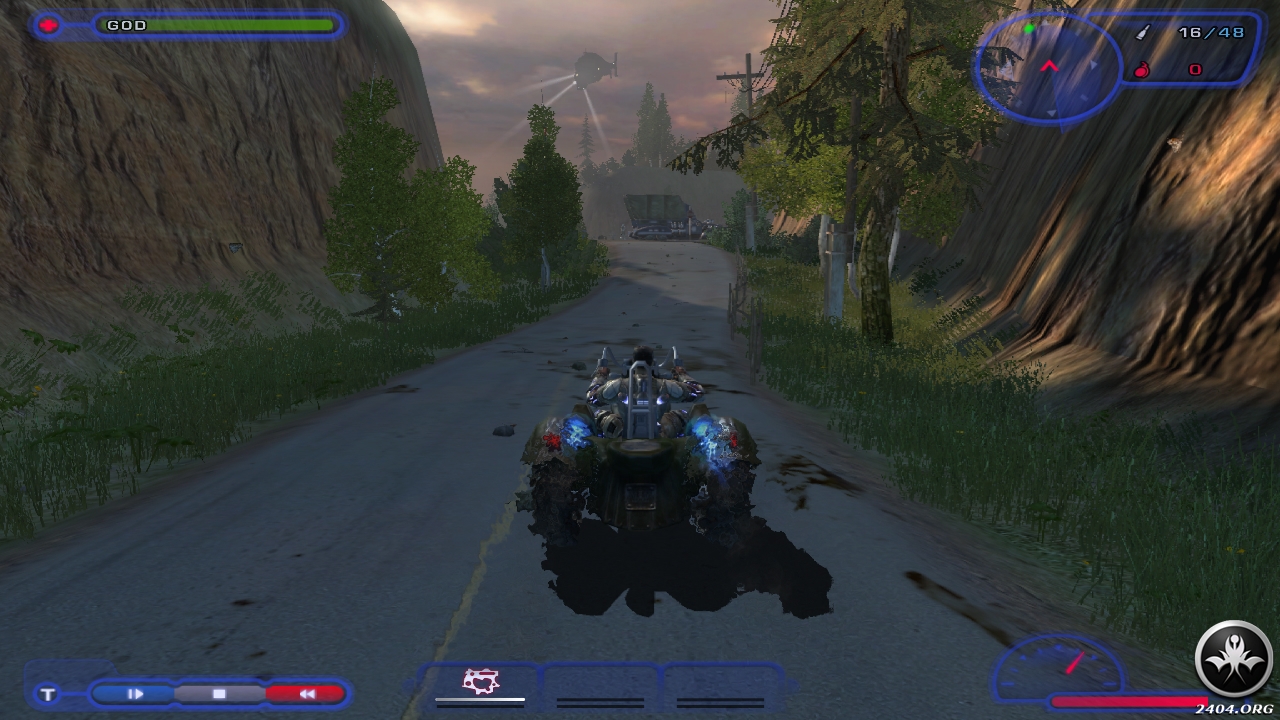1280x720 pixels.
Task: Trigger the red time rewind control
Action: click(306, 693)
